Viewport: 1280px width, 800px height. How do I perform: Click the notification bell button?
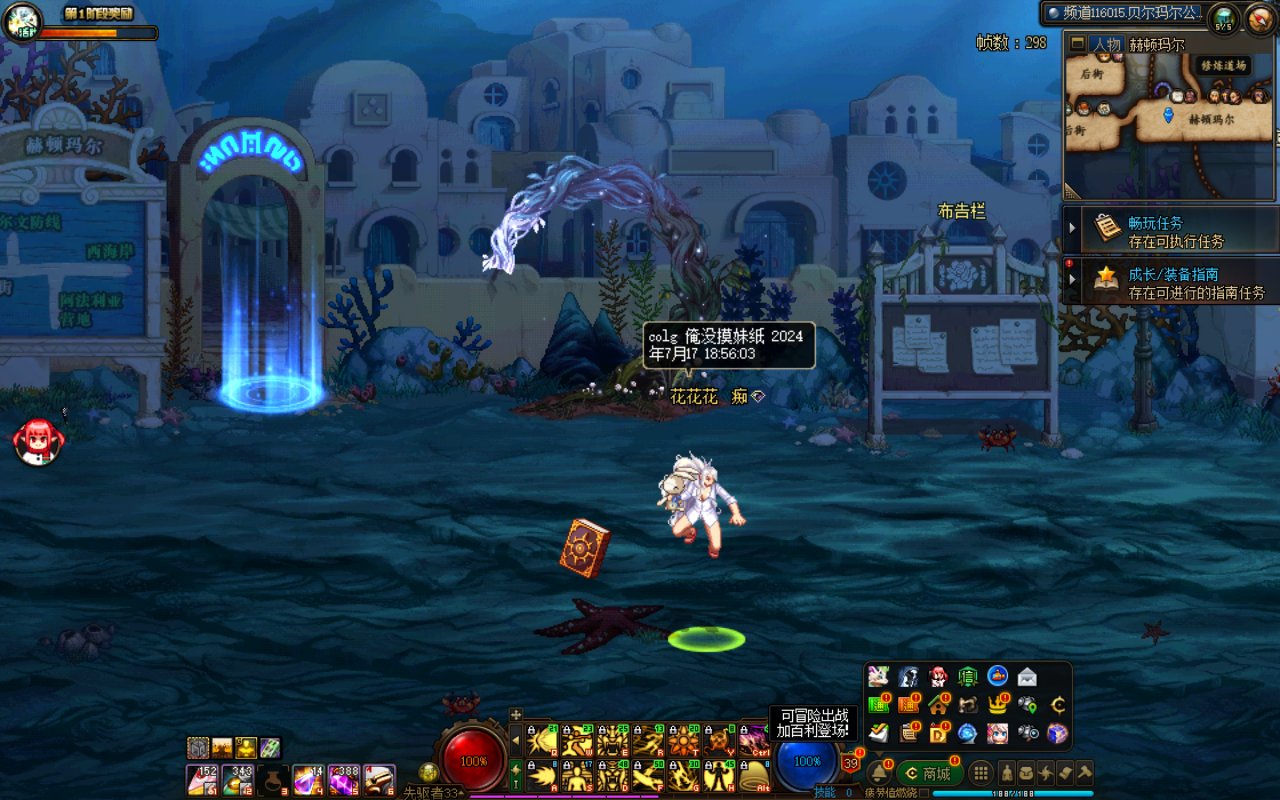point(878,773)
